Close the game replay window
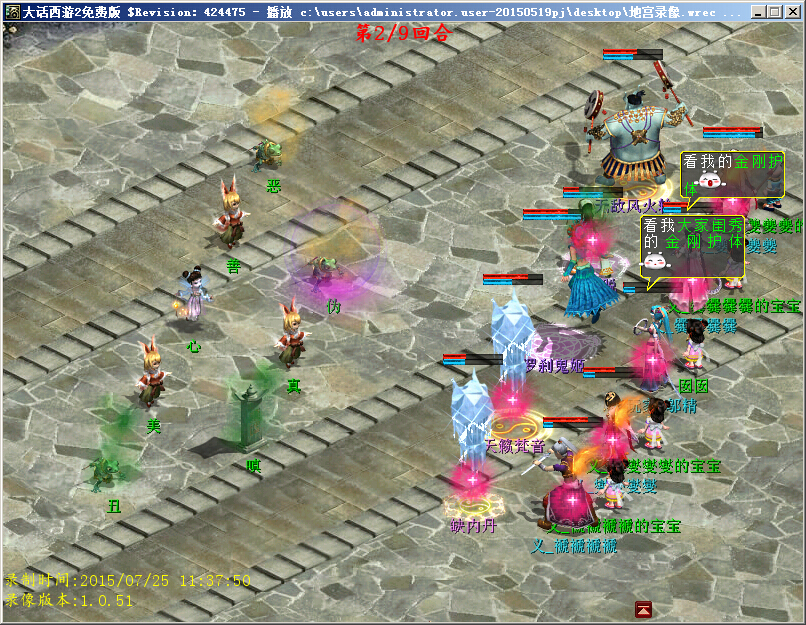The image size is (806, 625). click(793, 12)
